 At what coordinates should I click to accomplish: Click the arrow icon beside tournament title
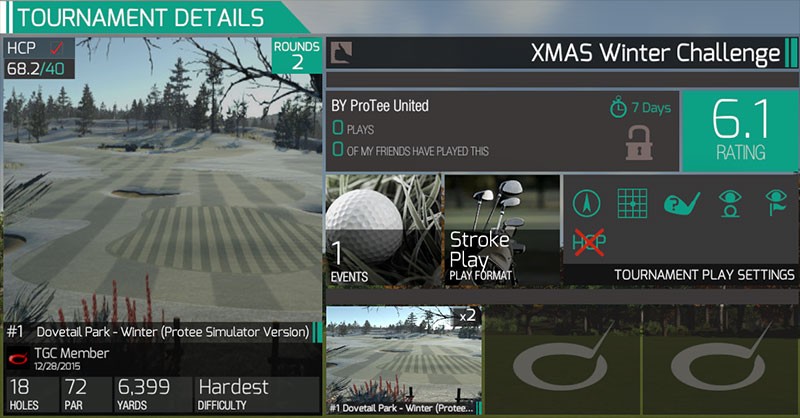tap(340, 53)
